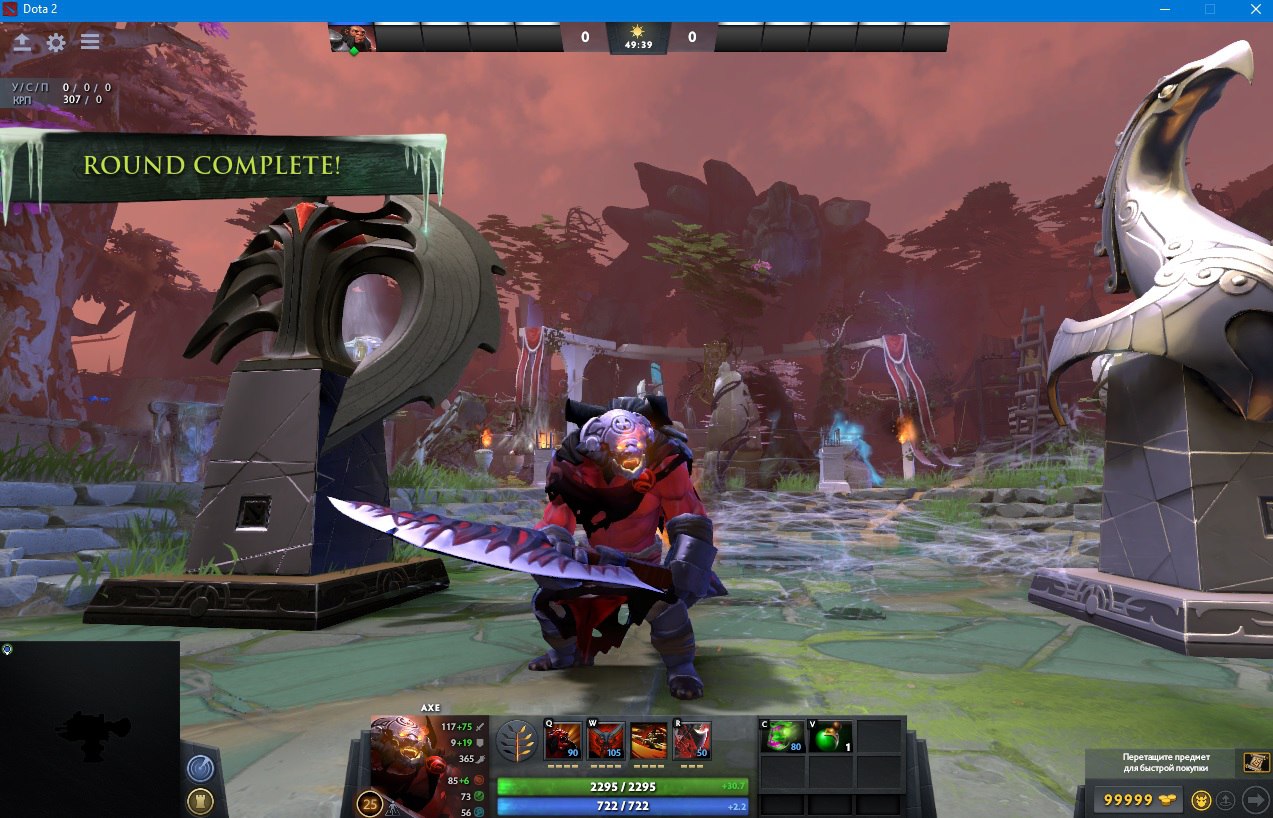Screen dimensions: 1273x818
Task: Open the dashboard with the arrow icon
Action: (x=22, y=42)
